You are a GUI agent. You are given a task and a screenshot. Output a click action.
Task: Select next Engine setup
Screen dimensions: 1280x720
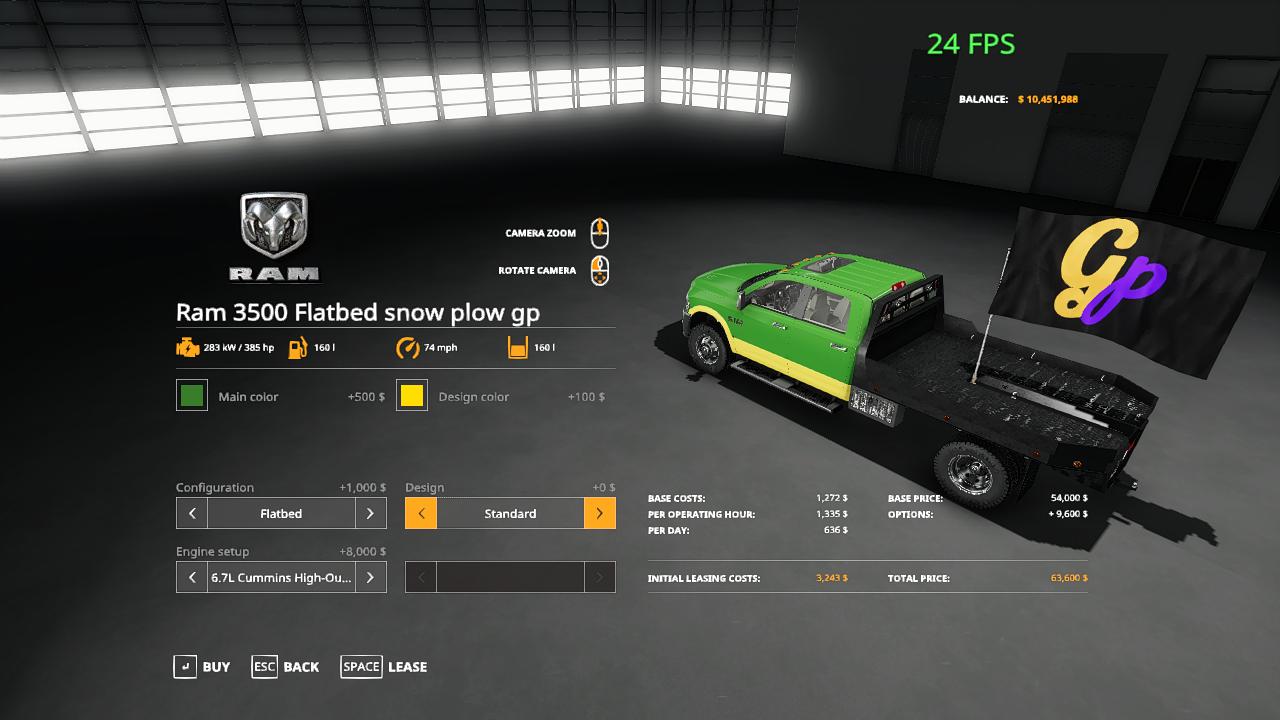point(370,577)
